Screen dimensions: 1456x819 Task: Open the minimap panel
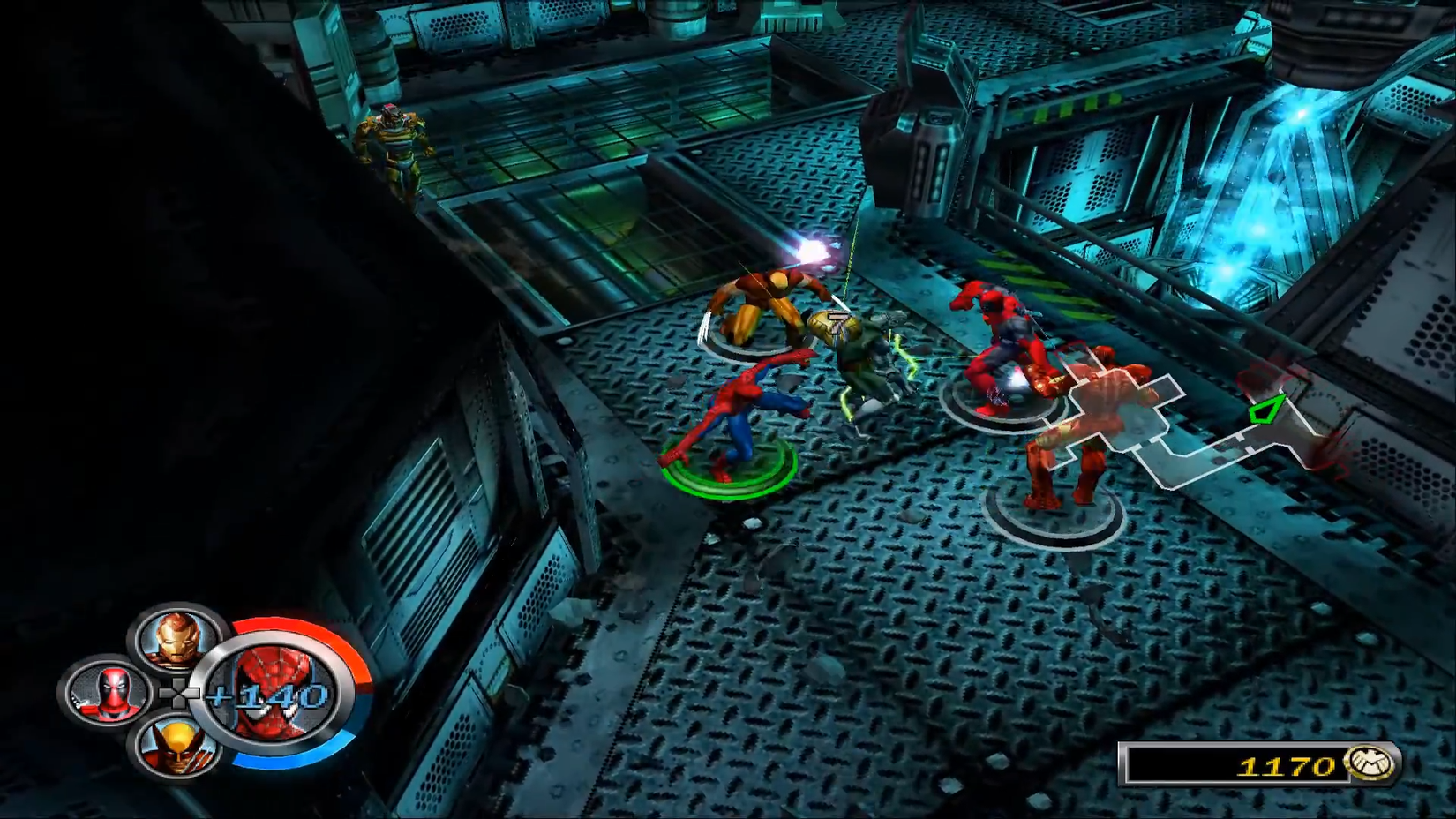(1200, 415)
